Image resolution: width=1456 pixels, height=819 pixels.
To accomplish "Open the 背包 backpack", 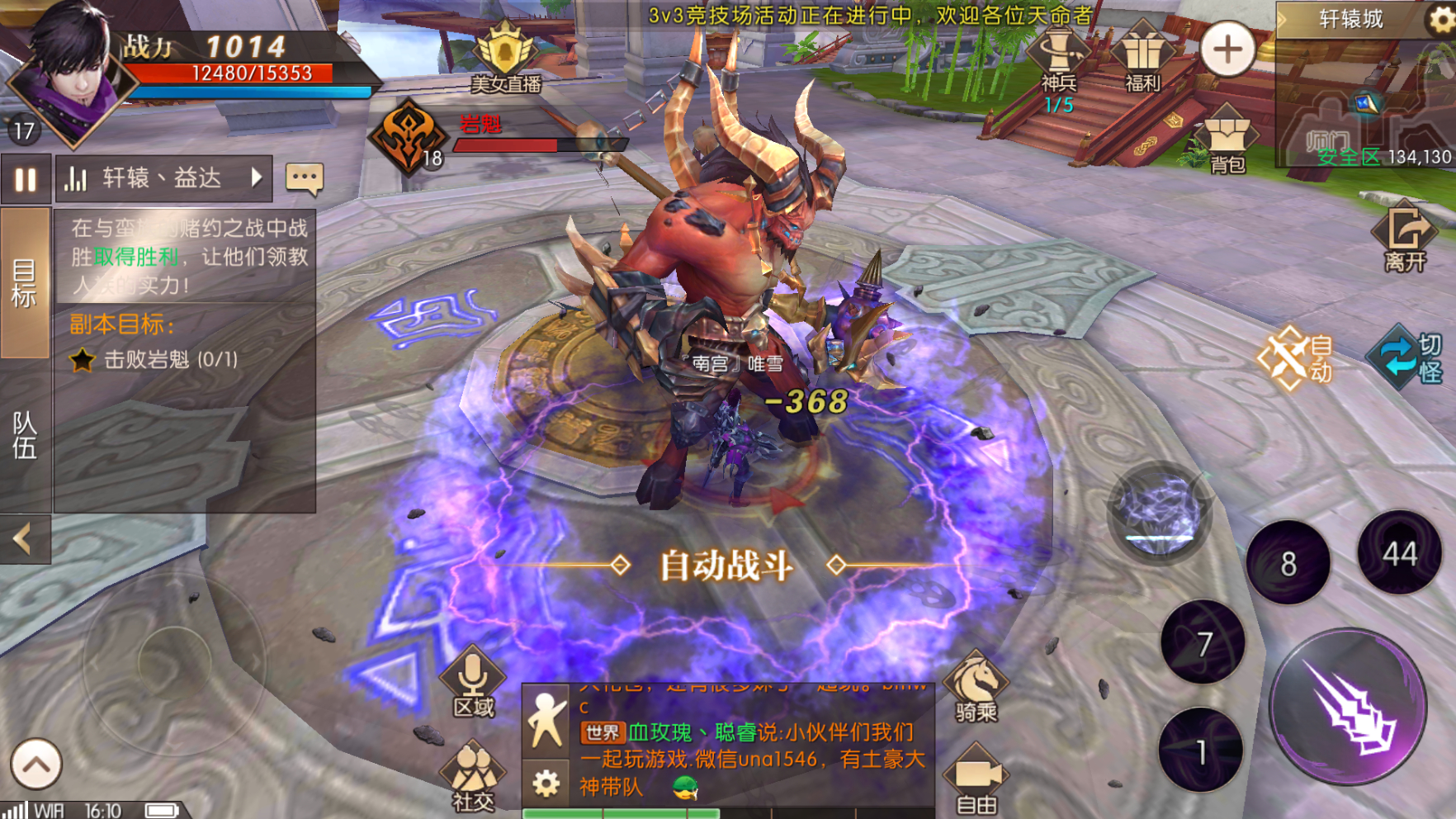I will coord(1227,140).
